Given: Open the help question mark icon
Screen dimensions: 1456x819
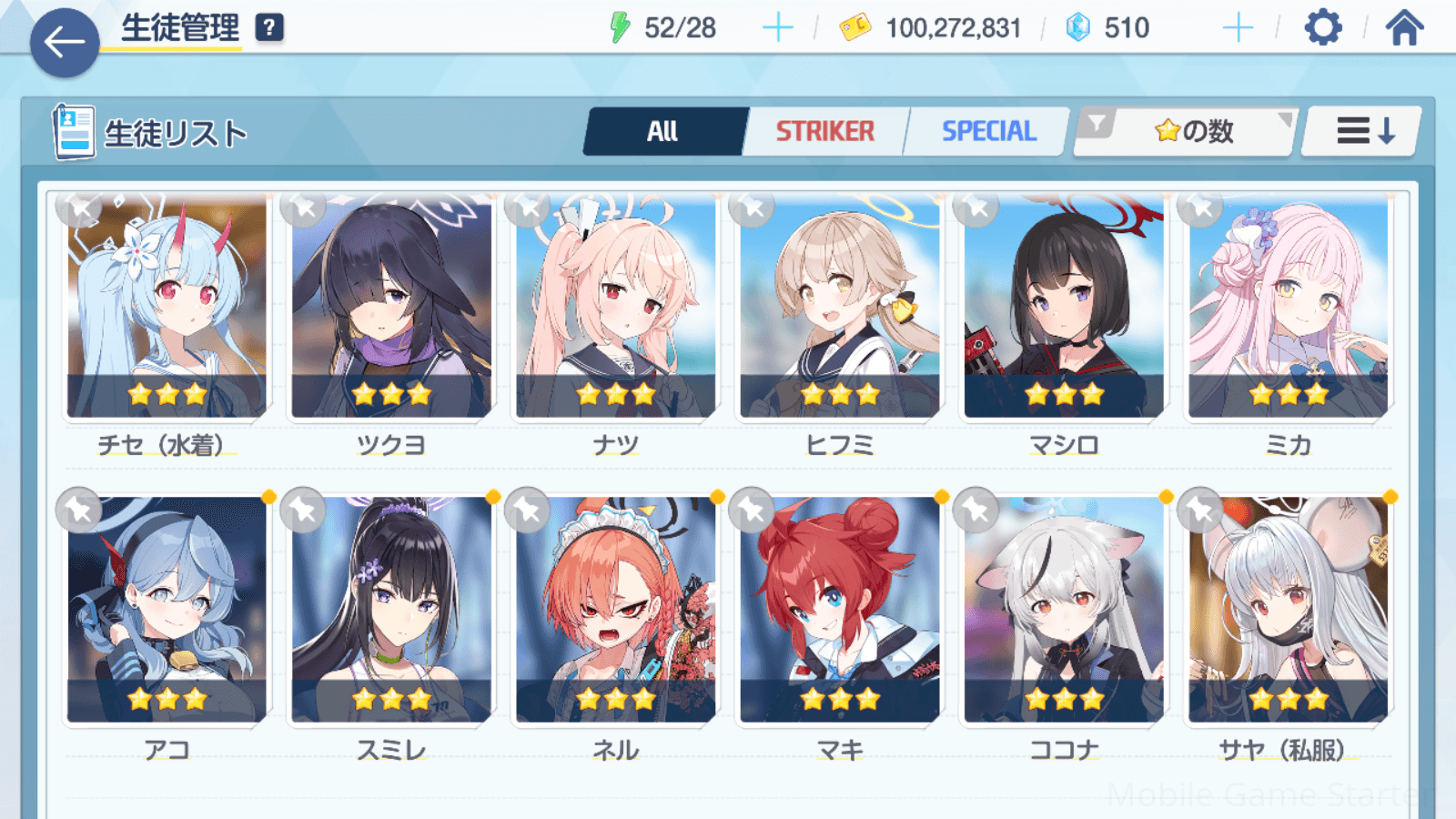Looking at the screenshot, I should click(269, 28).
